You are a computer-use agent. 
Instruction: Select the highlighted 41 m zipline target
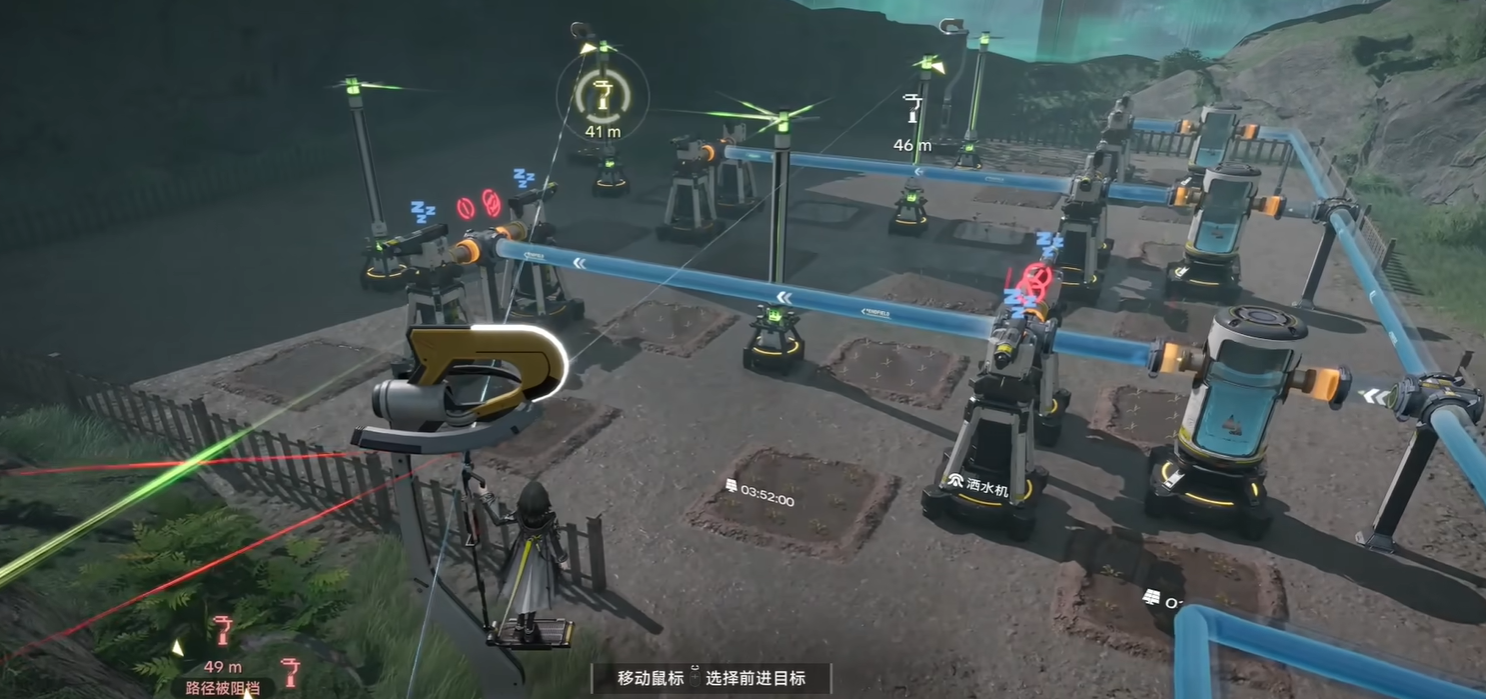pos(602,97)
